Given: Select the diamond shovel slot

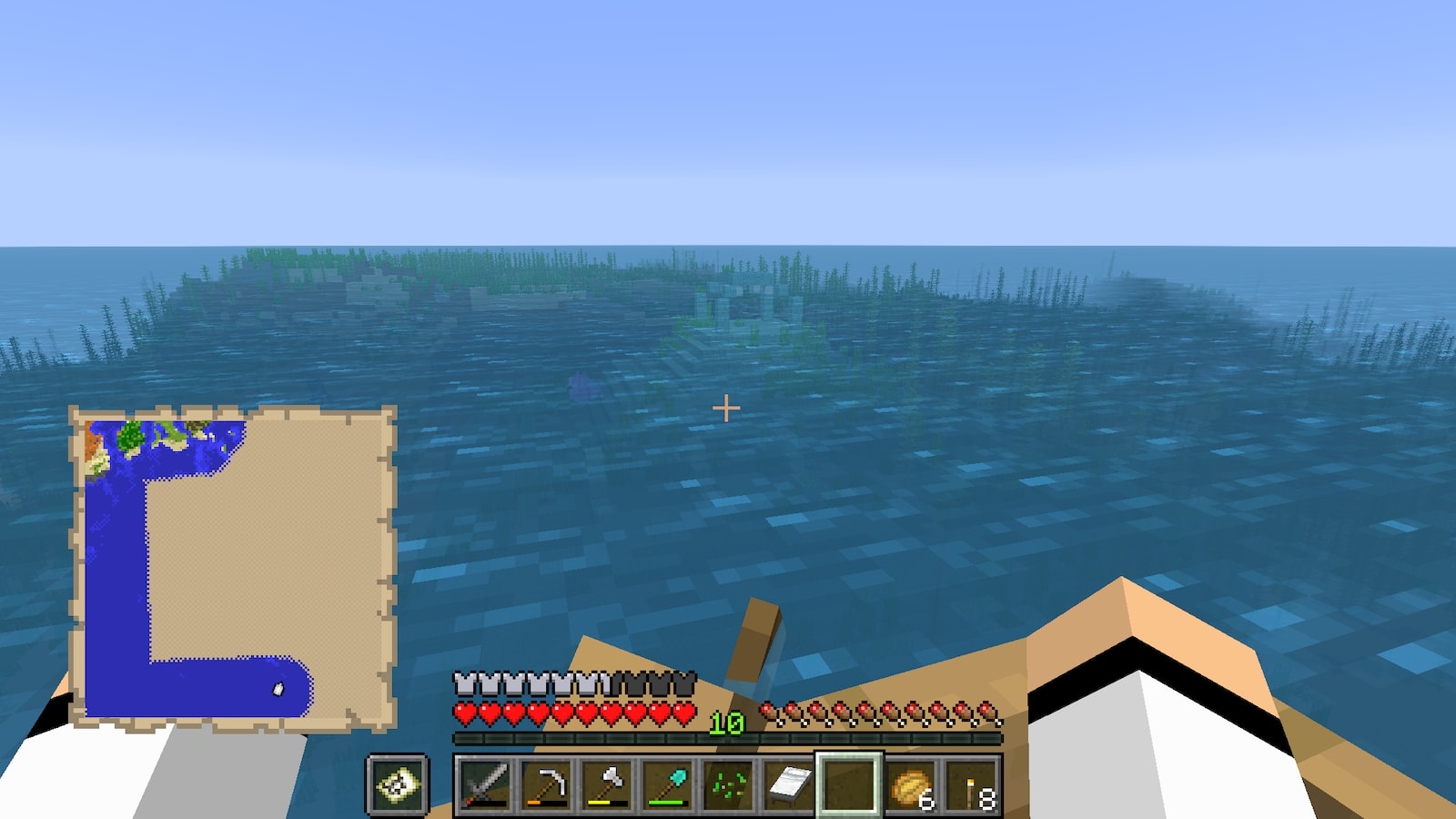Looking at the screenshot, I should point(667,784).
